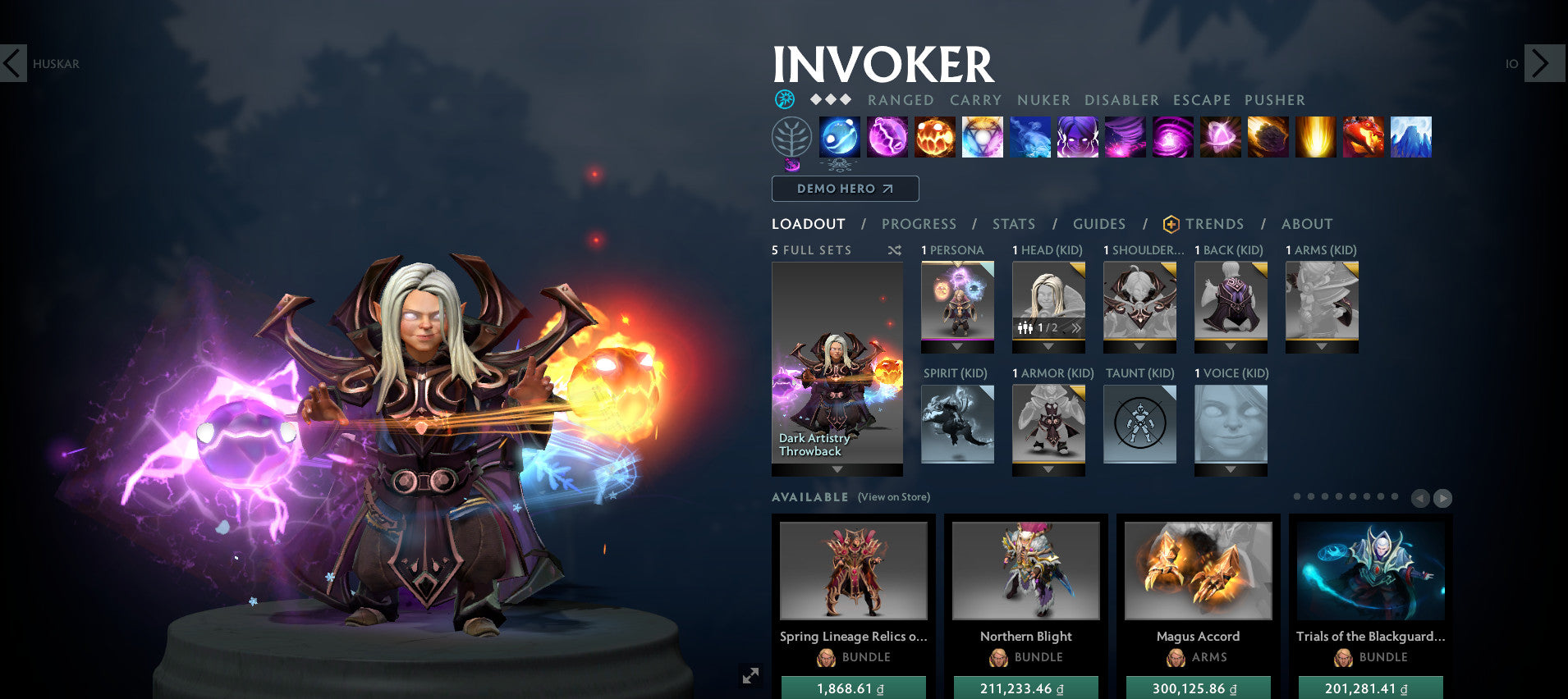Switch to the STATS tab
1568x699 pixels.
click(x=1013, y=224)
